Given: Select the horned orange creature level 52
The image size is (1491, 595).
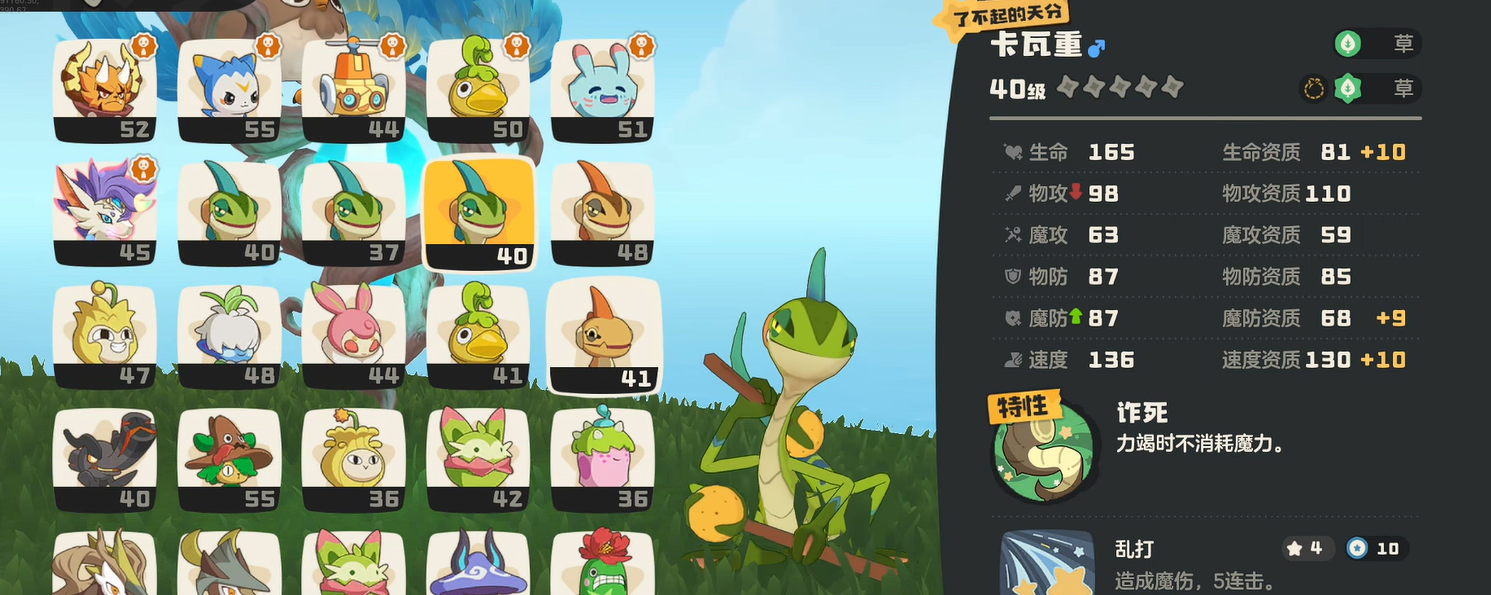Looking at the screenshot, I should 105,90.
